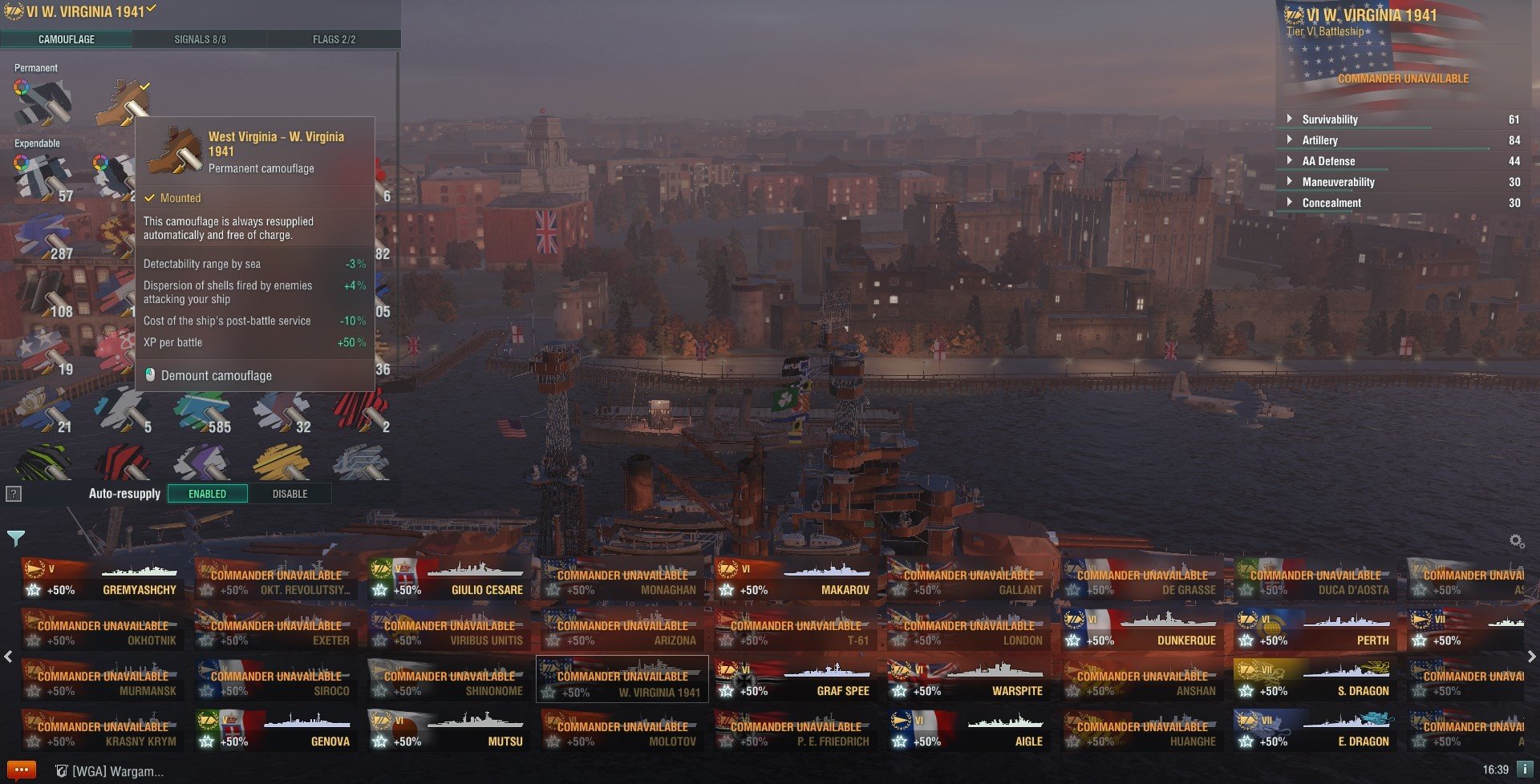Open the orange chat bubble button
This screenshot has width=1540, height=784.
point(21,770)
